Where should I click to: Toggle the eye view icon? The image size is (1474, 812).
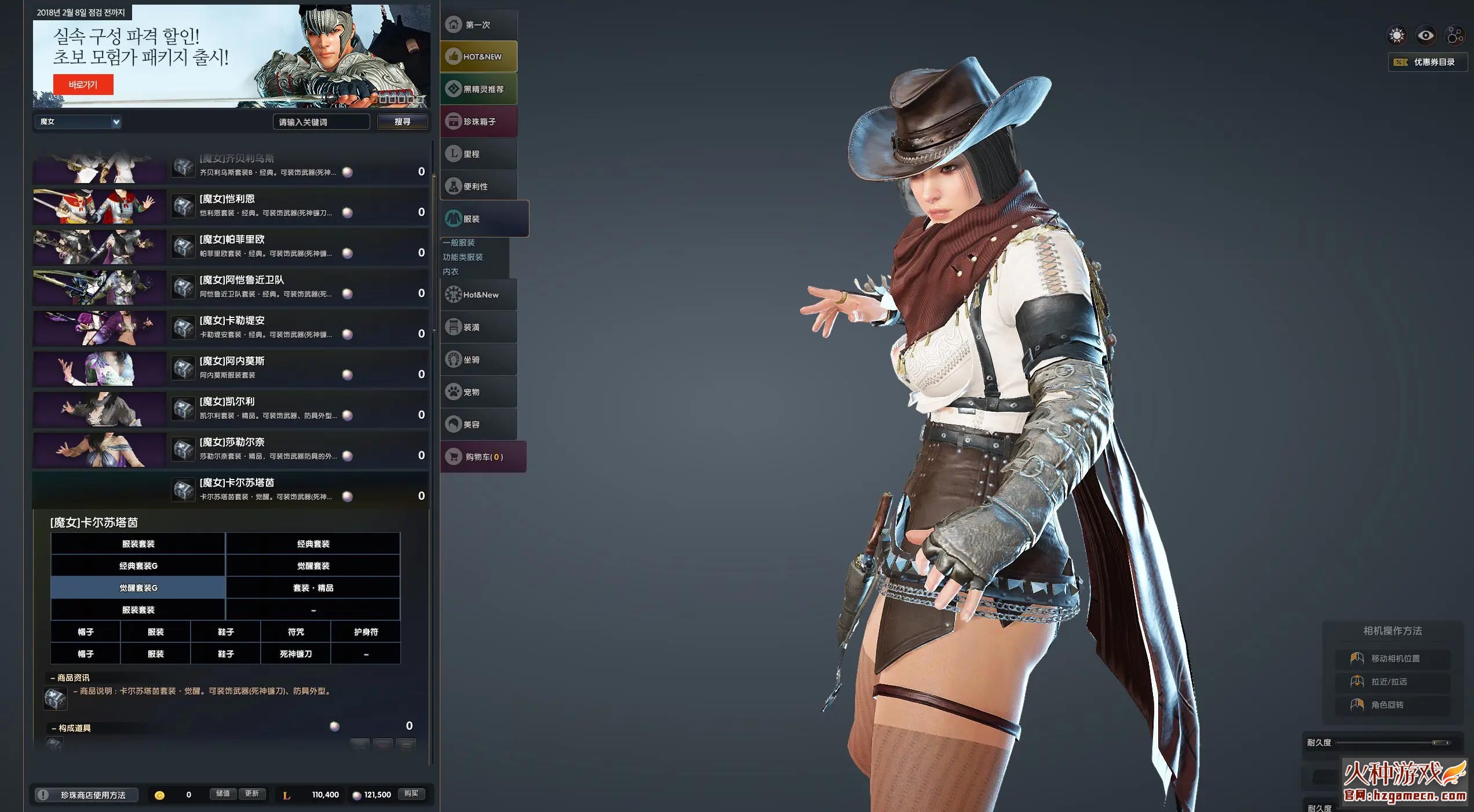click(x=1425, y=36)
